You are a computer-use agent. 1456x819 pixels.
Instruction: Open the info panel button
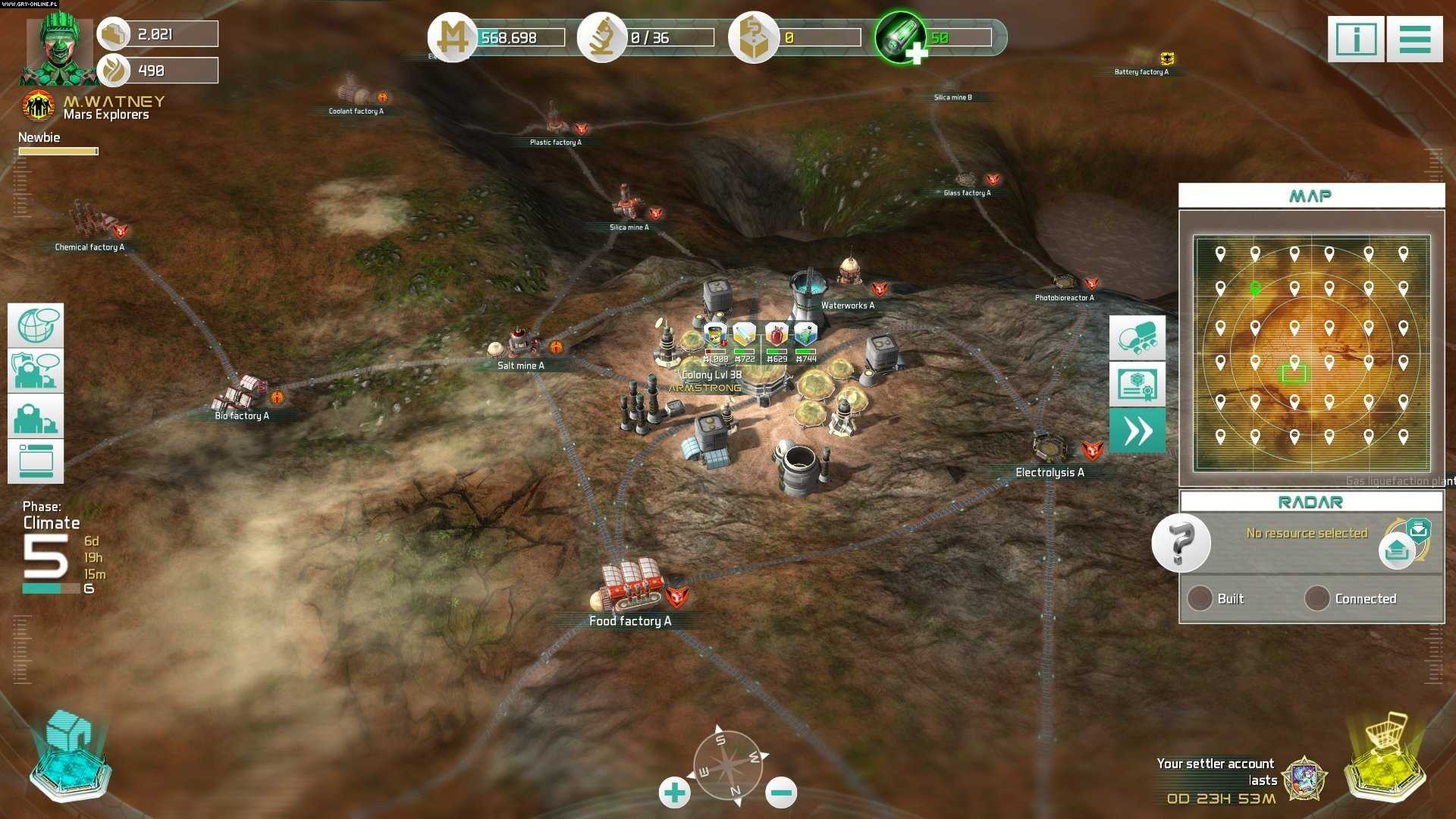click(1356, 39)
